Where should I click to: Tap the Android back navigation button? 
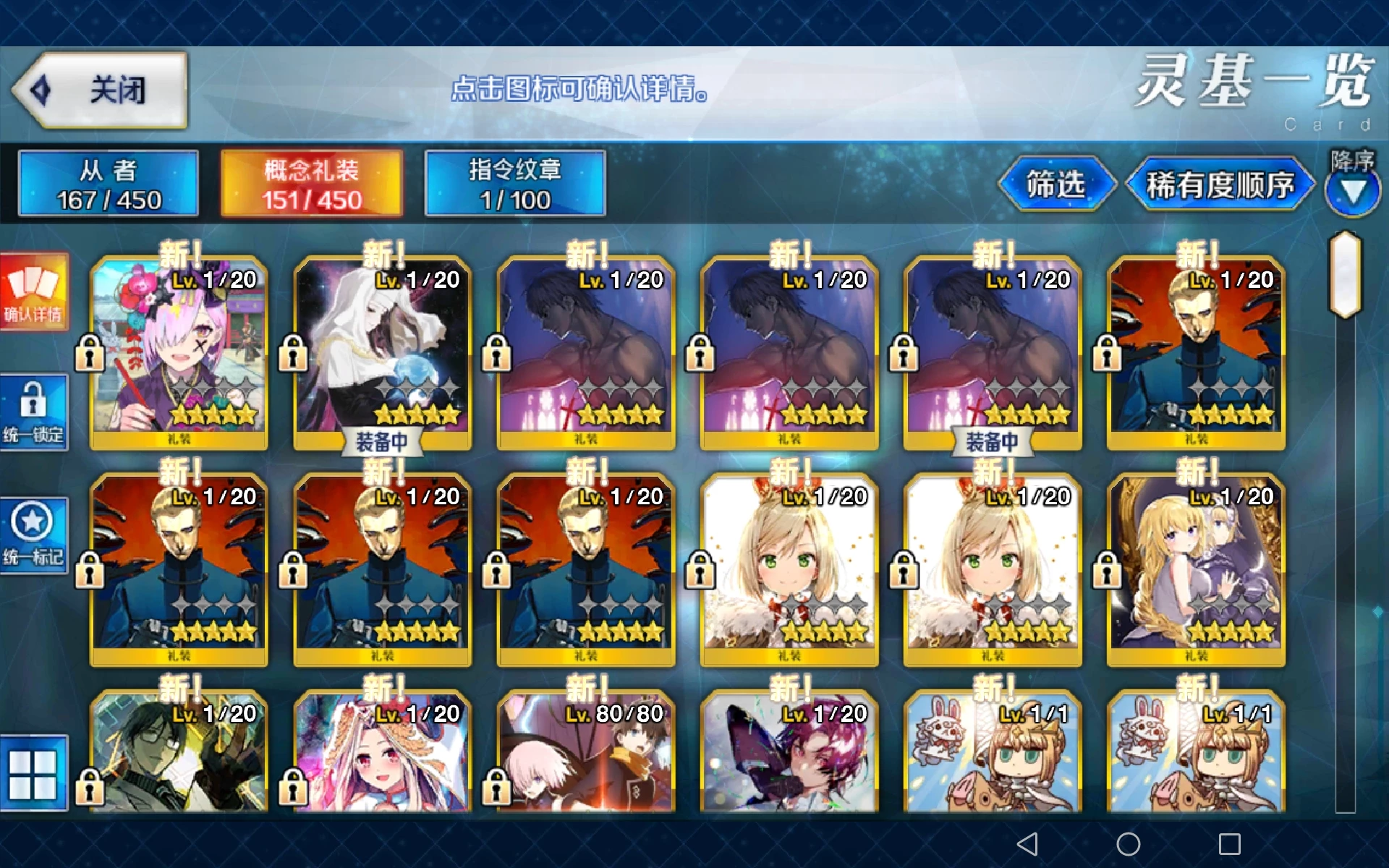1027,843
